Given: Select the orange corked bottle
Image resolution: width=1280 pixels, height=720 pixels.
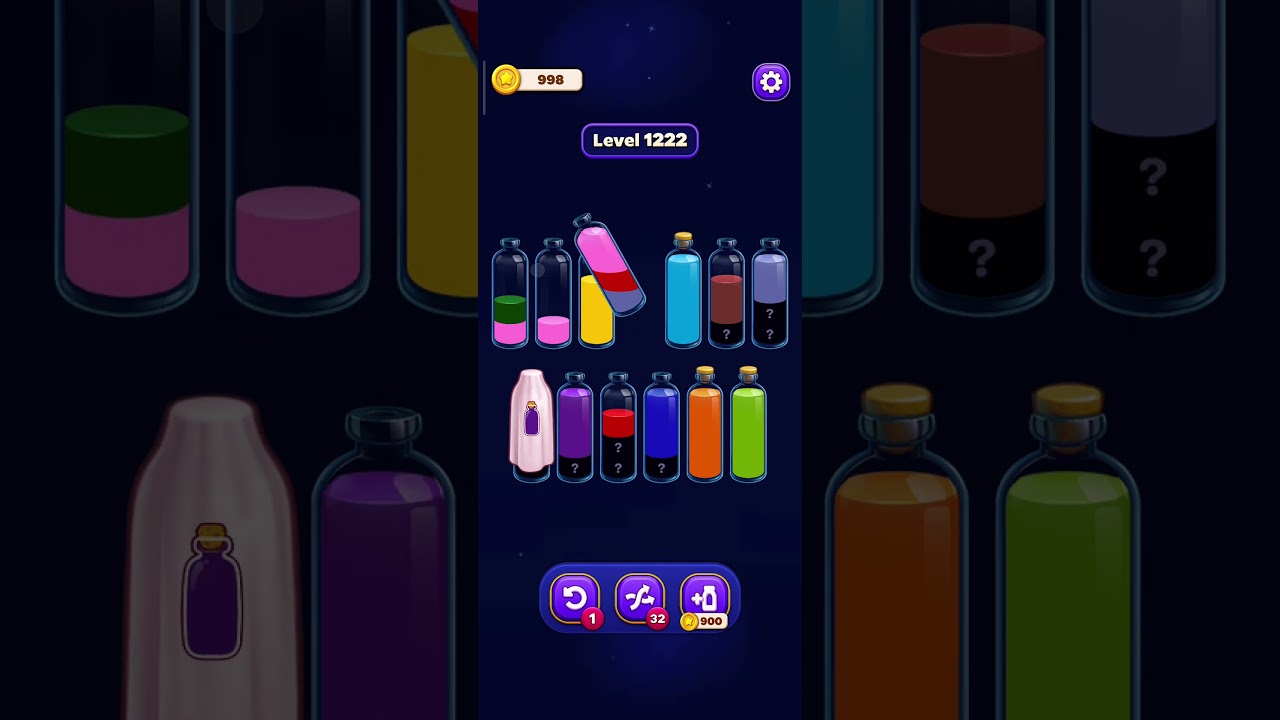Looking at the screenshot, I should click(x=703, y=425).
